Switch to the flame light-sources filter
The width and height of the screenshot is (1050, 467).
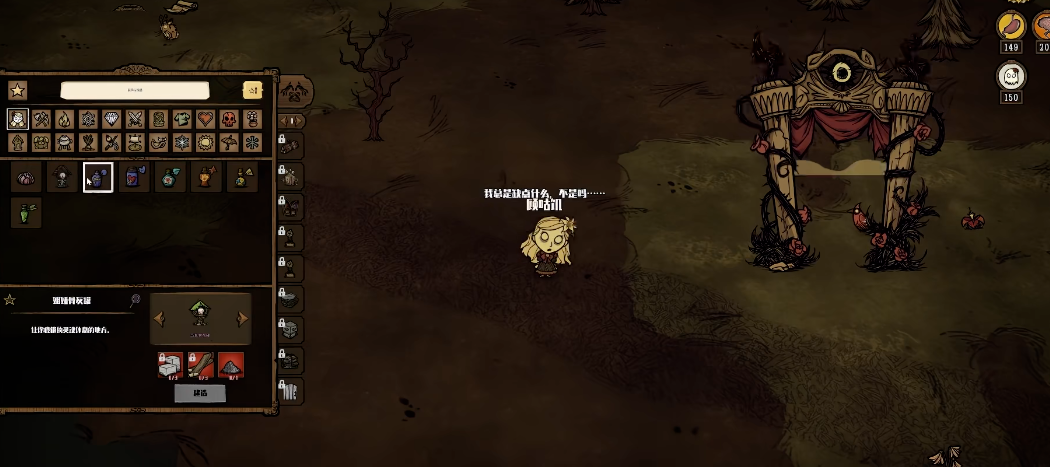point(64,120)
